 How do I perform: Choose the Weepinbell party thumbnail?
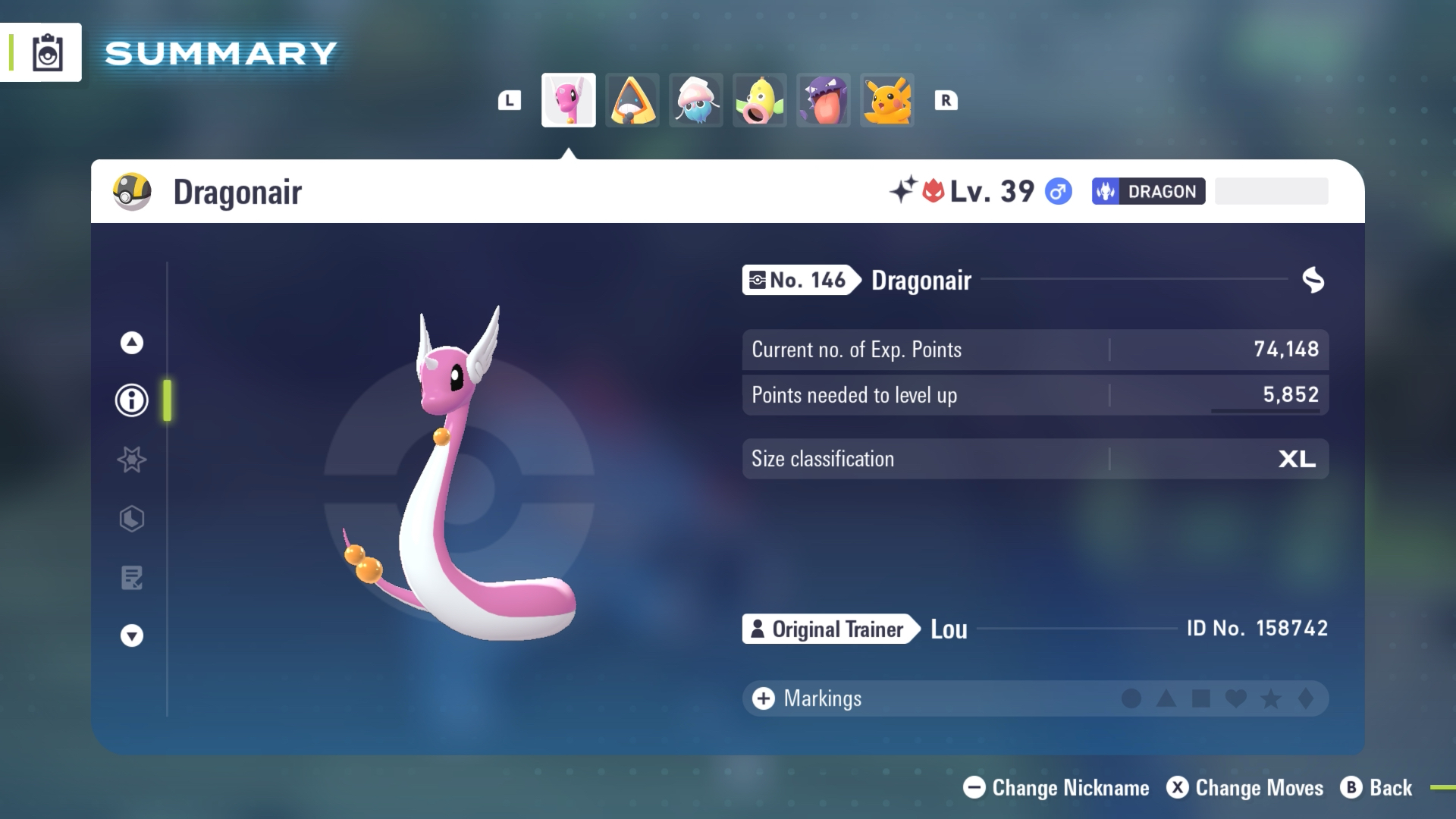click(760, 100)
